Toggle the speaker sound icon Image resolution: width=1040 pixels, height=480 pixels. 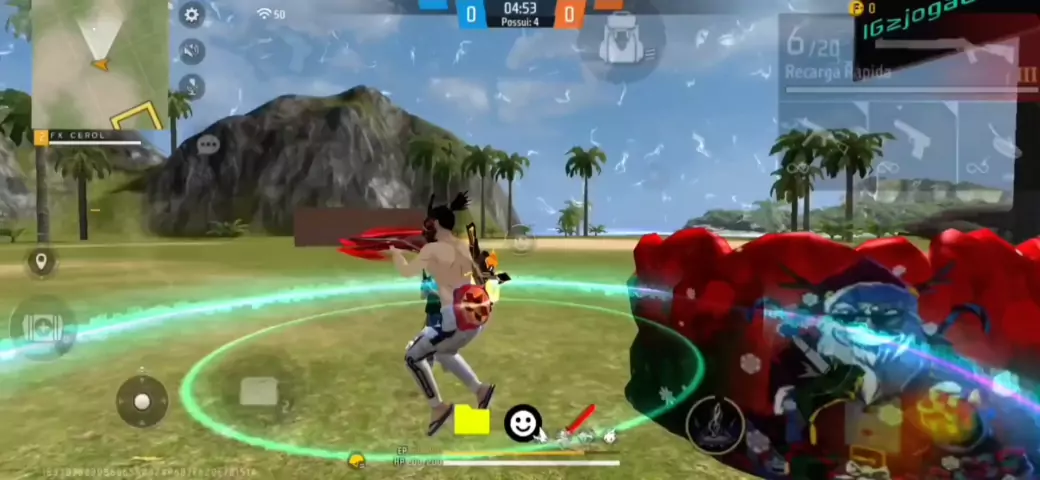(x=191, y=50)
